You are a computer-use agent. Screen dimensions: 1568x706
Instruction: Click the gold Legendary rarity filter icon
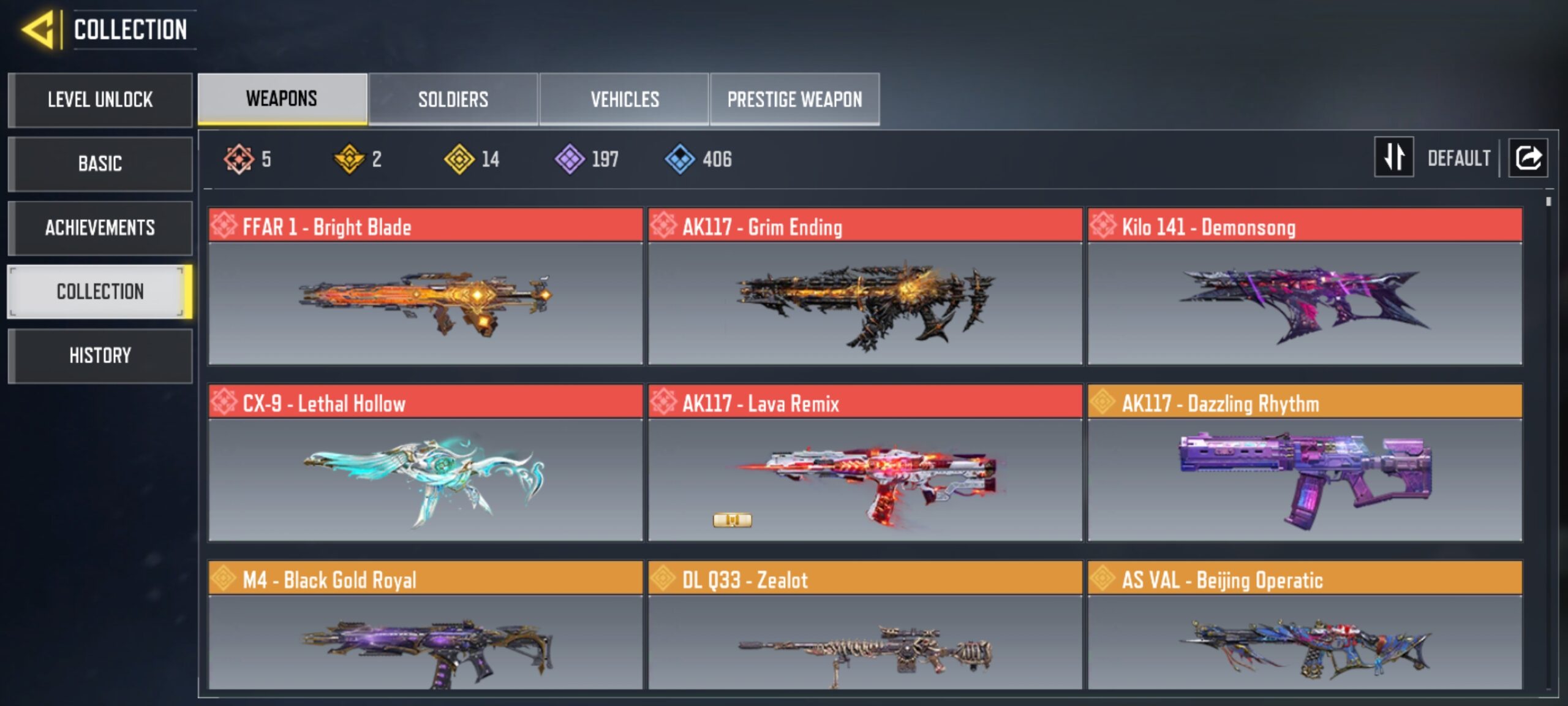pyautogui.click(x=349, y=159)
